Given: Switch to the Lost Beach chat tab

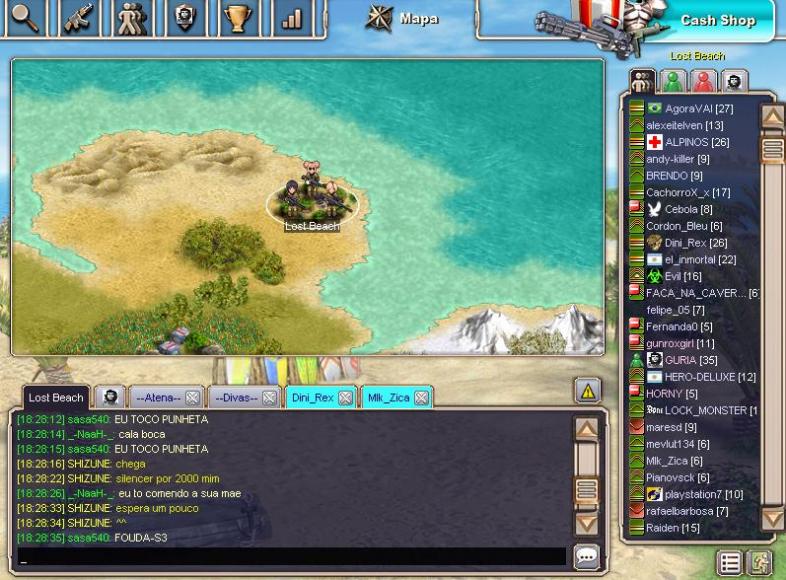Looking at the screenshot, I should (55, 397).
